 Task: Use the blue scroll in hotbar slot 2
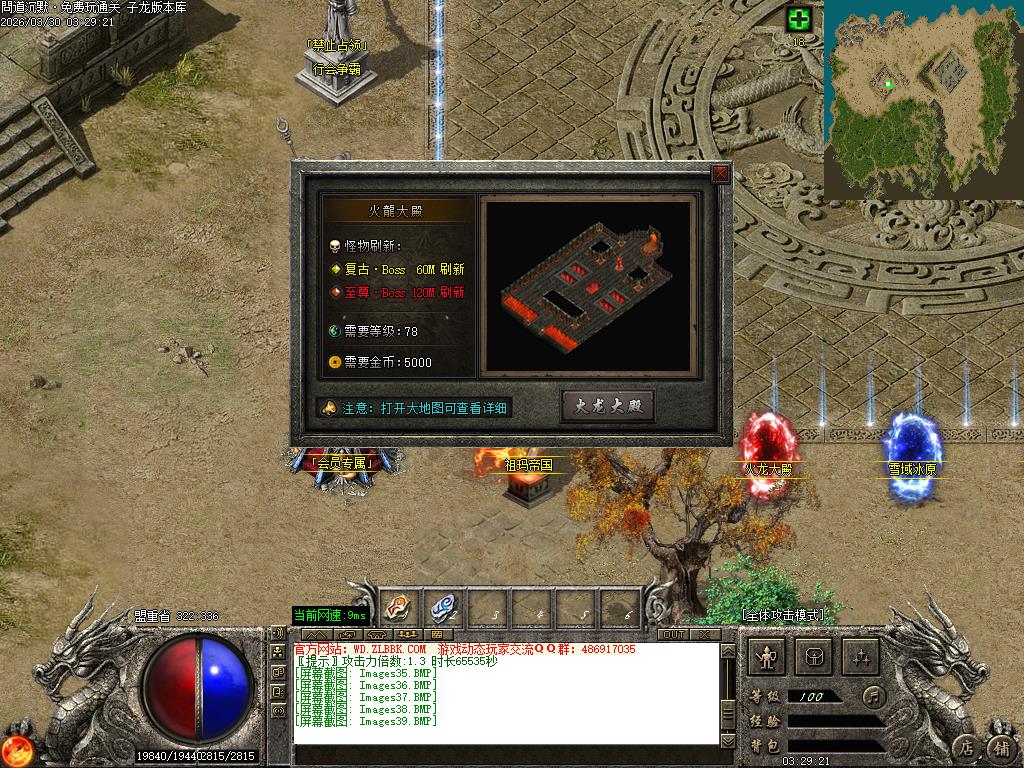[x=442, y=606]
